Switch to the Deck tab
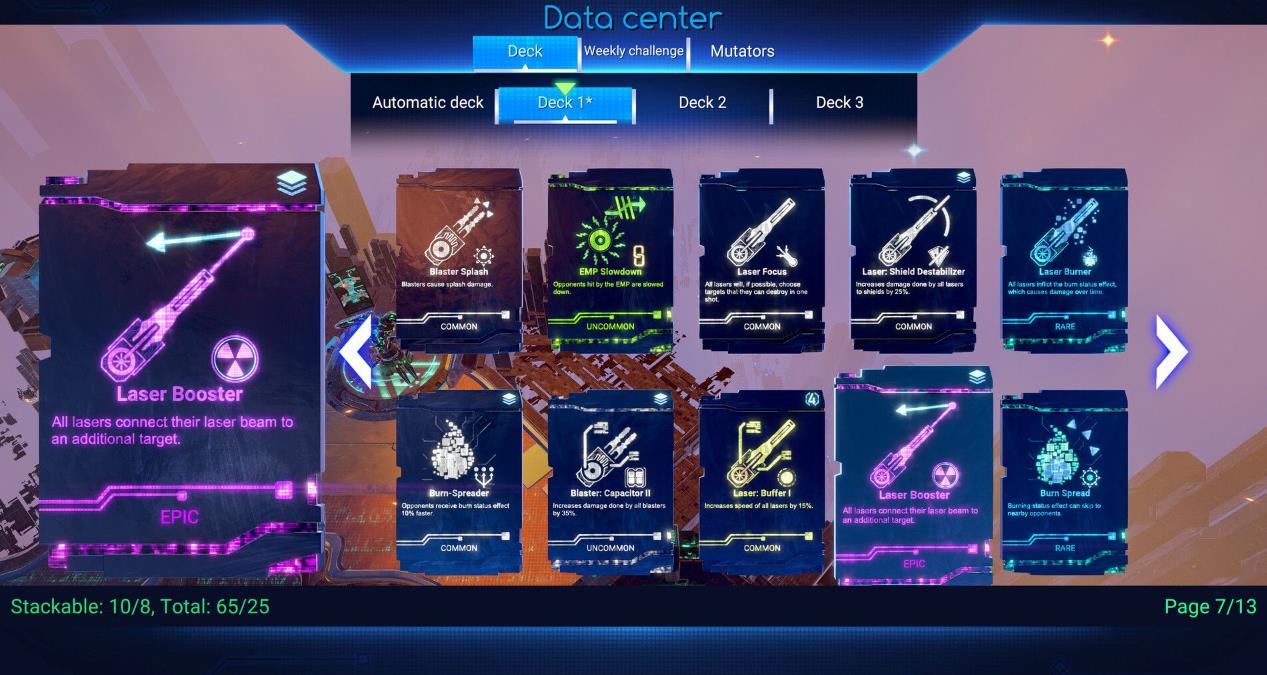This screenshot has width=1267, height=675. tap(525, 52)
